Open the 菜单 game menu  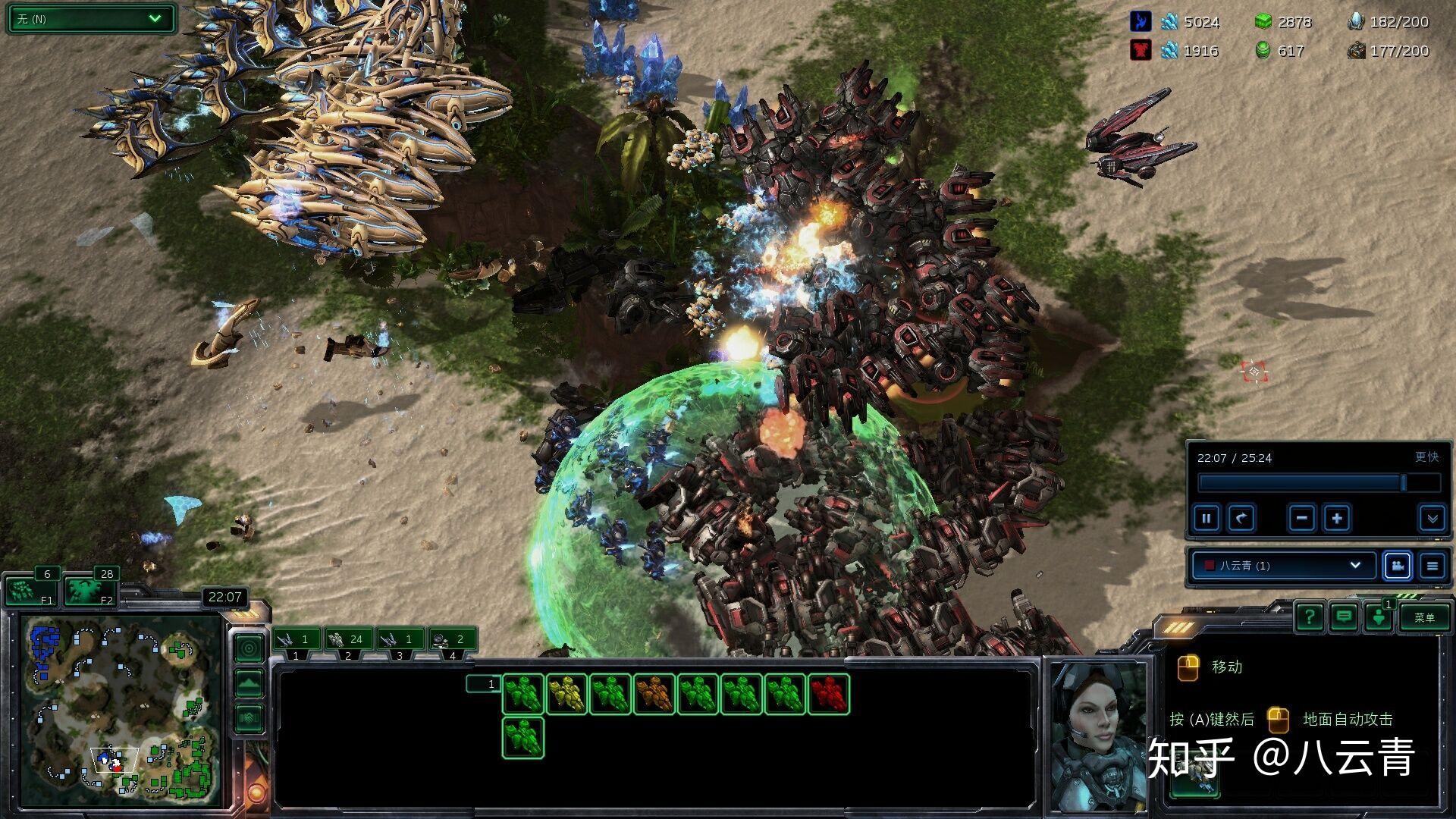click(x=1424, y=617)
